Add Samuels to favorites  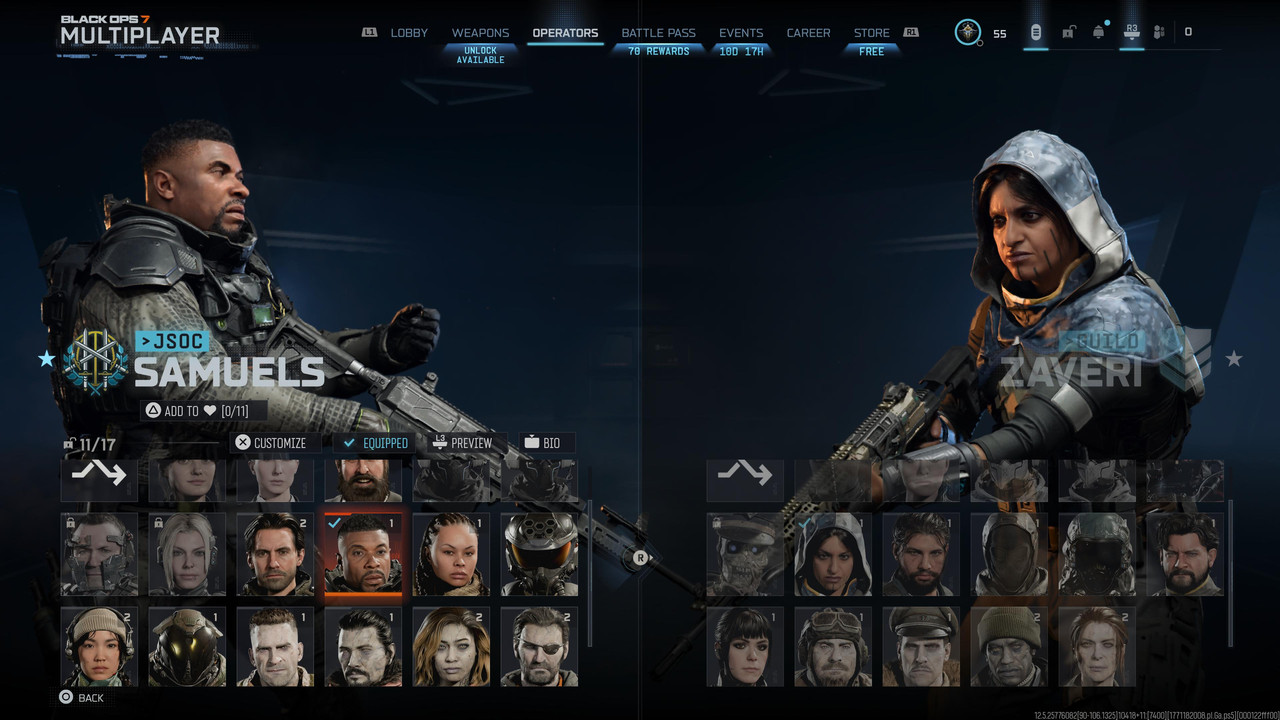pos(196,411)
